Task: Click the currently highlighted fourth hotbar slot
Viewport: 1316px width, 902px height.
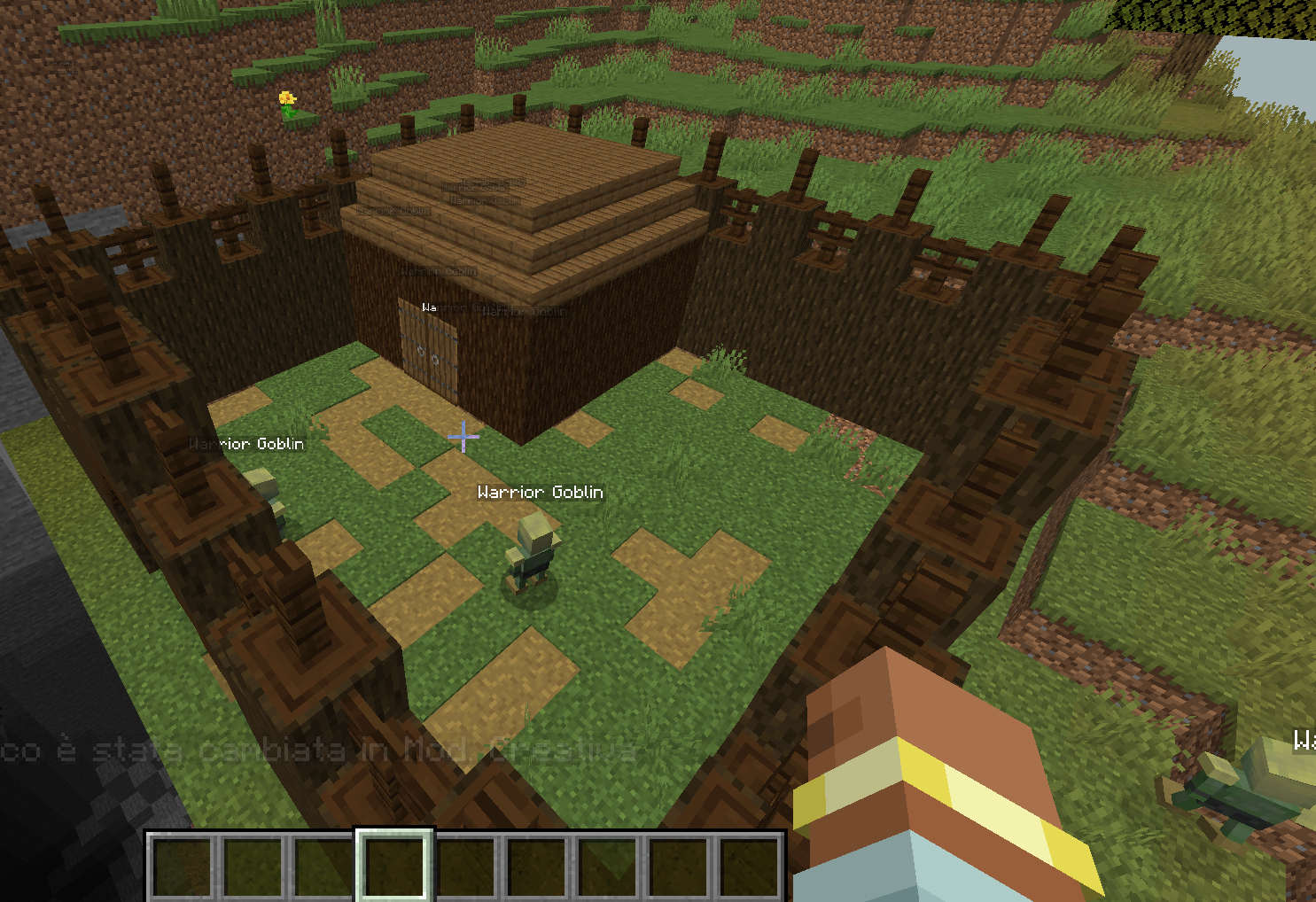Action: 394,864
